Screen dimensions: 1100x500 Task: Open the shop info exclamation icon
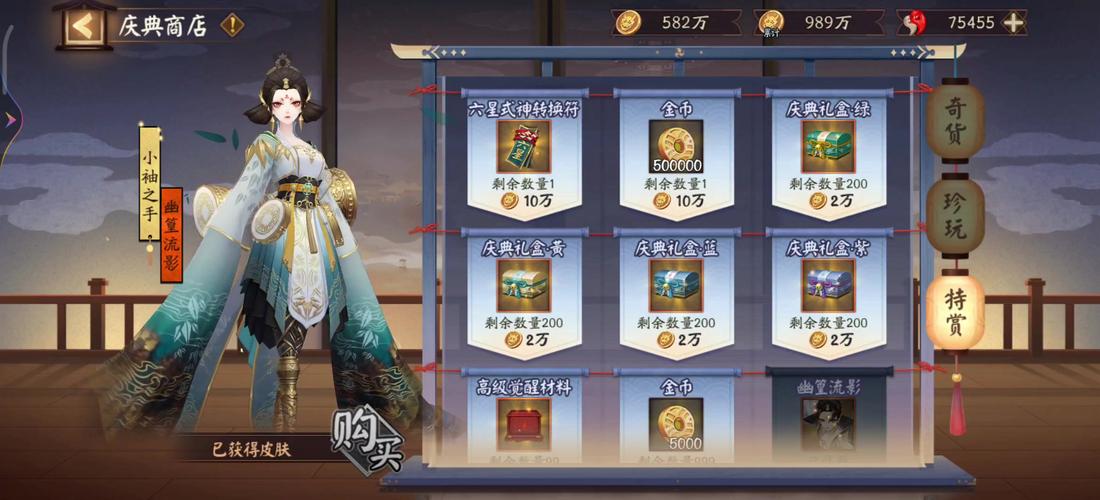click(x=232, y=25)
